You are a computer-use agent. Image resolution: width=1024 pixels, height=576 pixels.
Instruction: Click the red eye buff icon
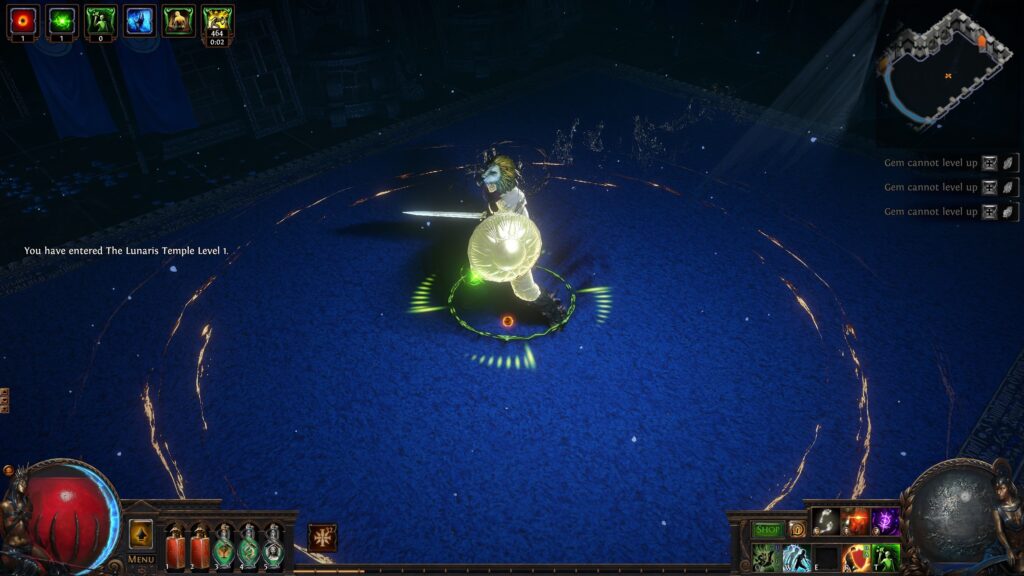[22, 20]
